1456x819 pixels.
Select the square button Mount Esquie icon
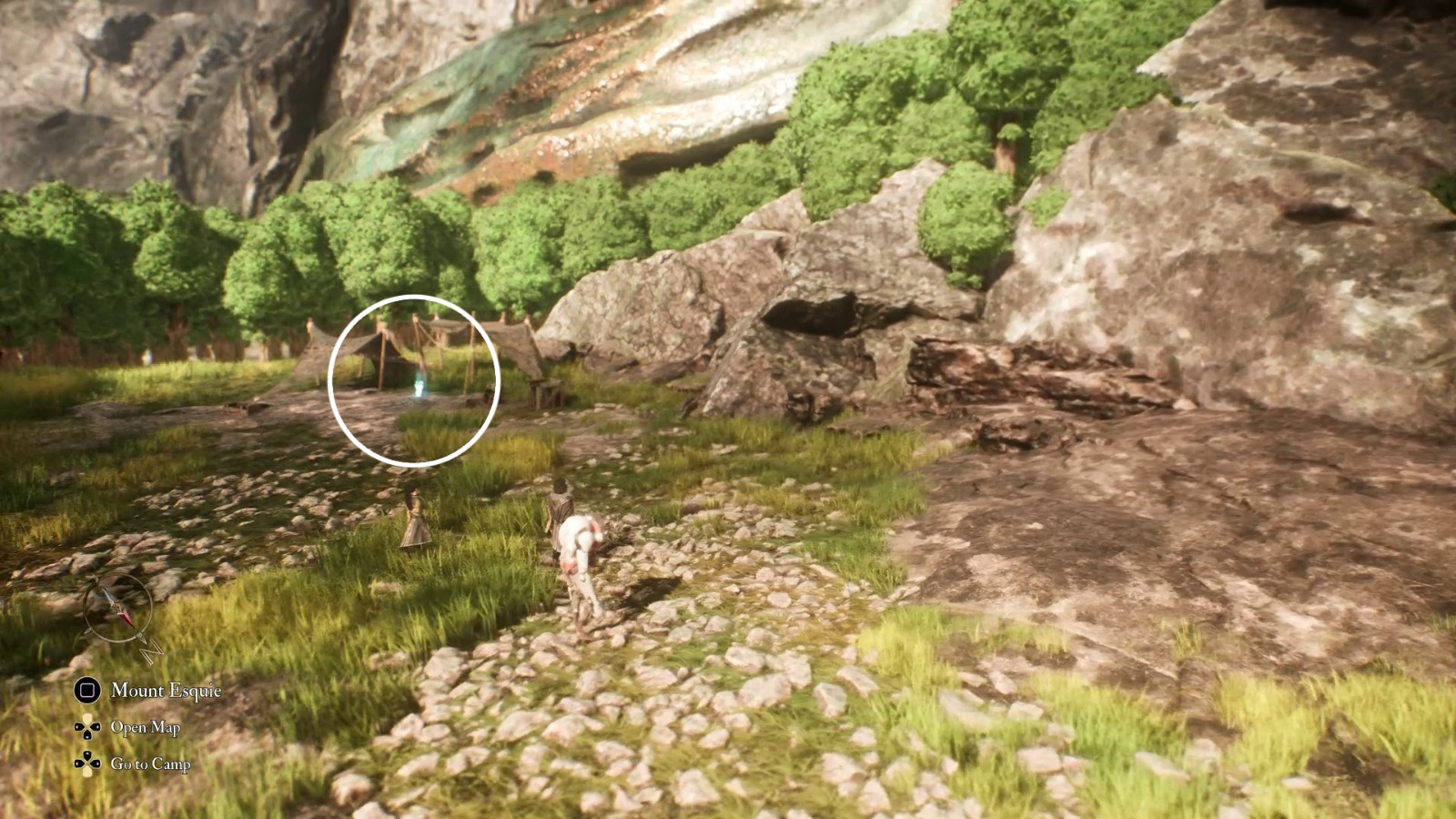pos(87,691)
